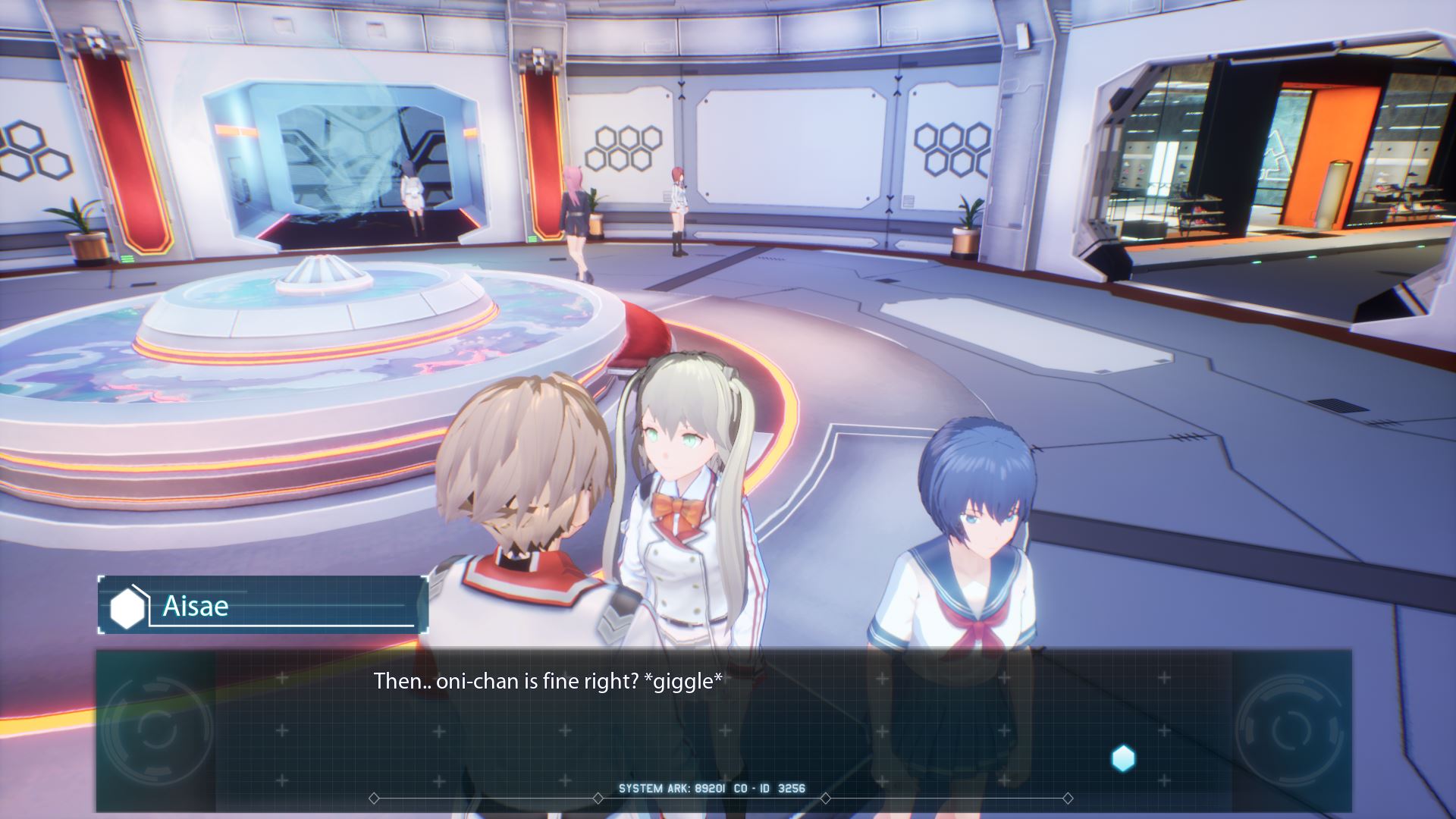
Task: Advance the dialogue text box
Action: click(723, 728)
